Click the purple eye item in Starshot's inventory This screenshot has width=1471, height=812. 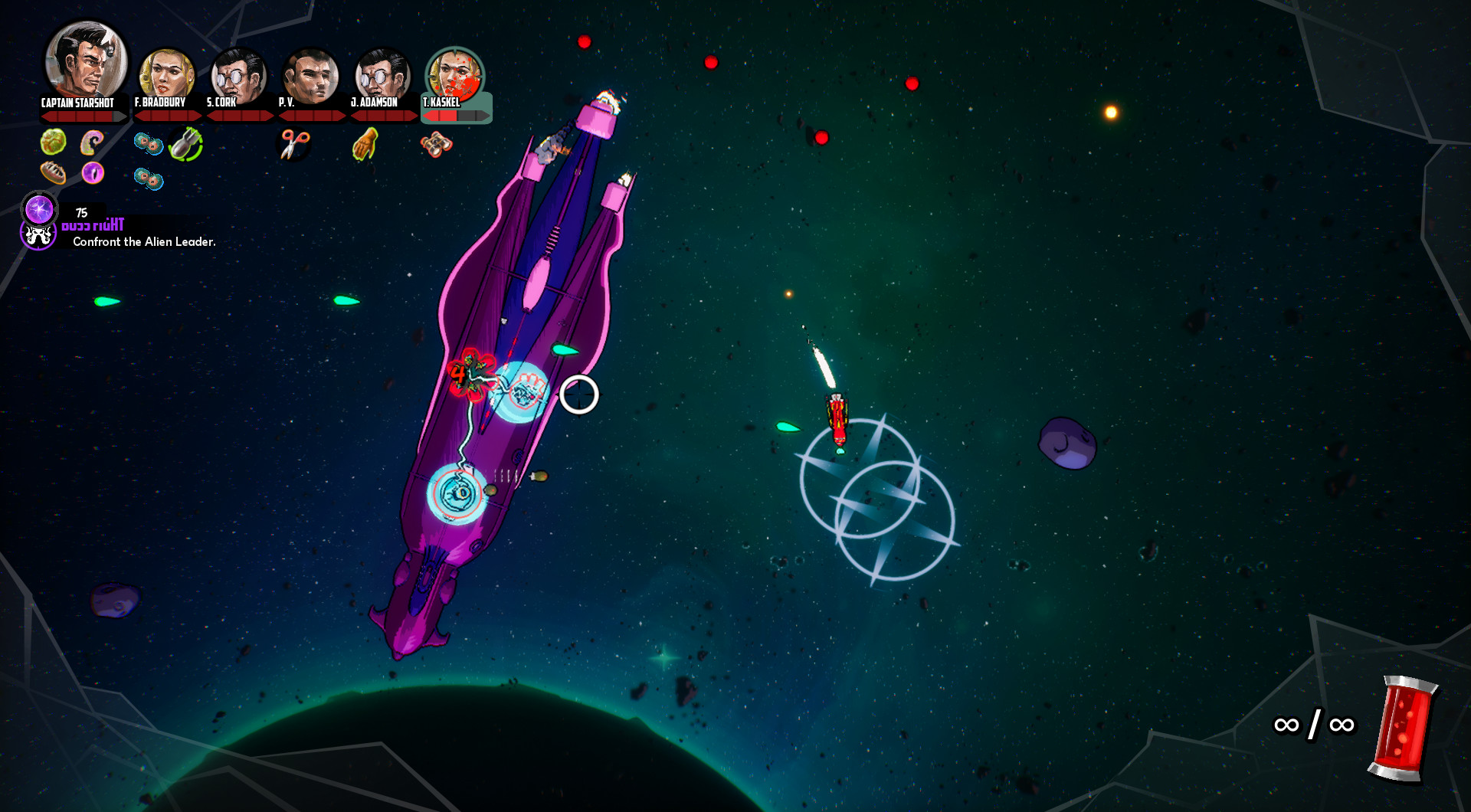click(94, 175)
